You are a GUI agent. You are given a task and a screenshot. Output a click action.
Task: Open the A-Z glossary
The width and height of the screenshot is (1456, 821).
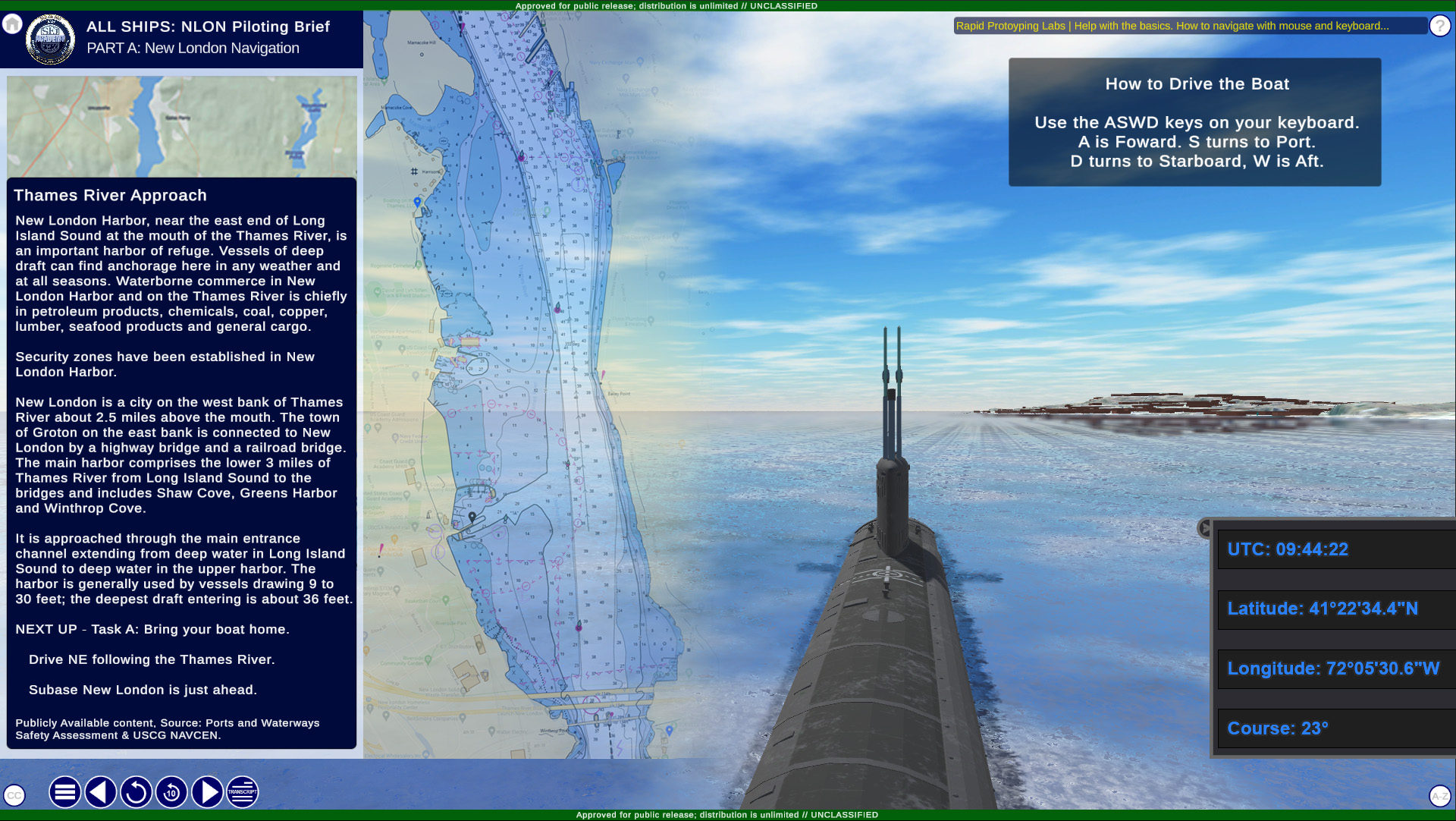(1439, 795)
